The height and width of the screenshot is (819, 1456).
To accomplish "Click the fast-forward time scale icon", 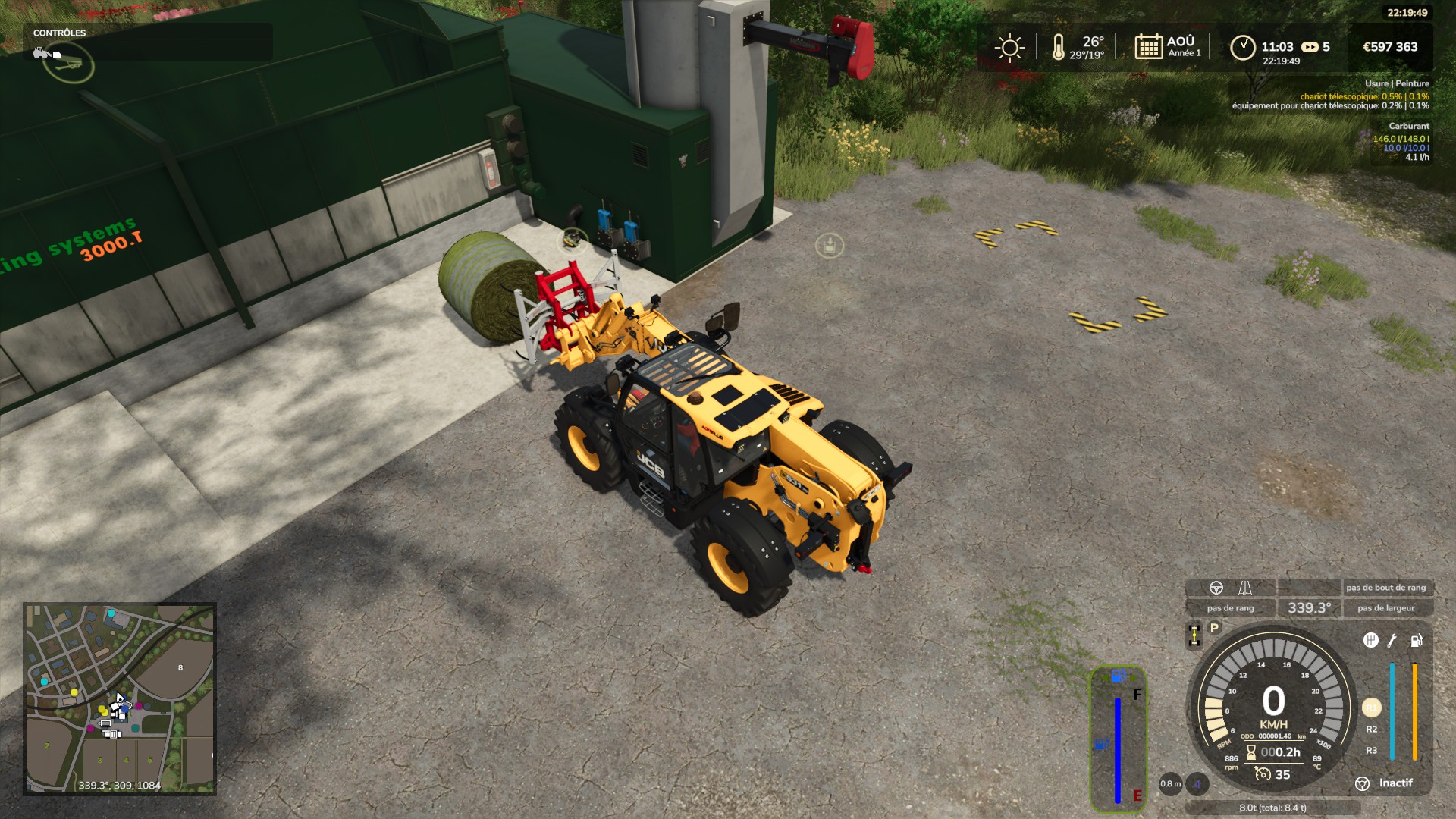I will tap(1310, 47).
